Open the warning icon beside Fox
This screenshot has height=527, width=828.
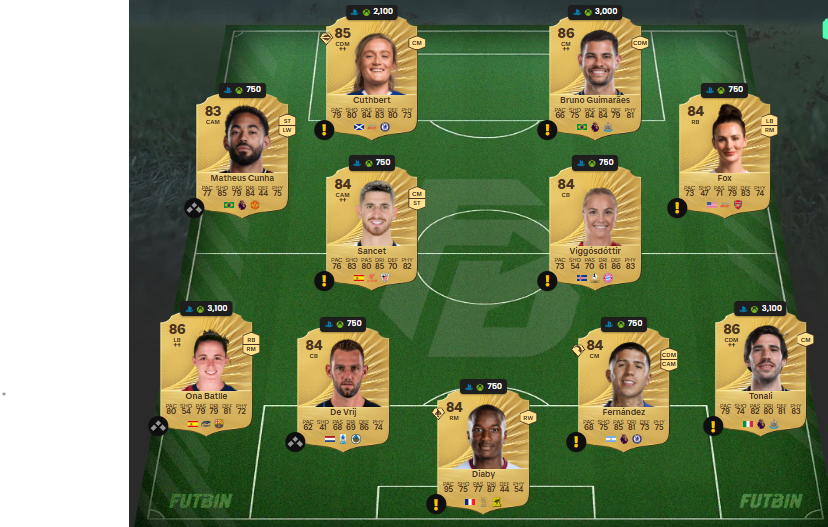tap(677, 207)
